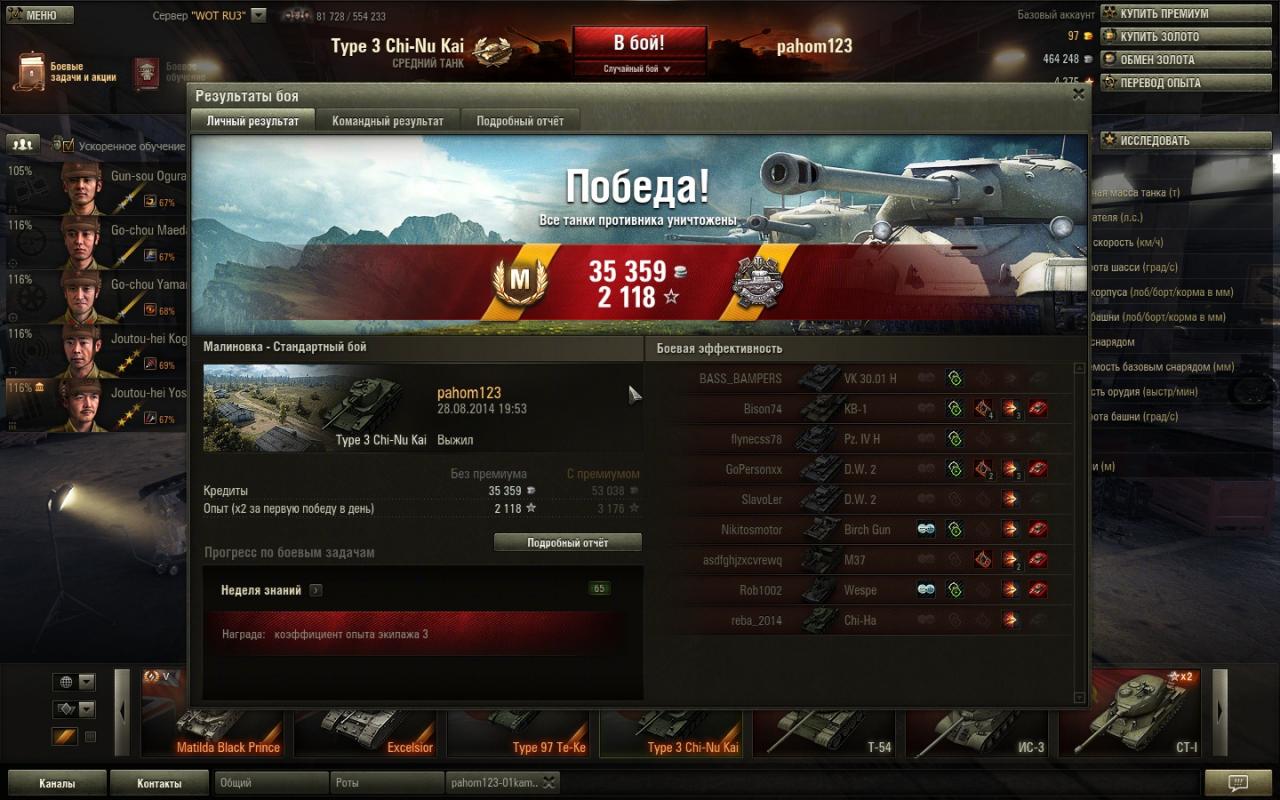Start a battle with В бой!

[639, 44]
